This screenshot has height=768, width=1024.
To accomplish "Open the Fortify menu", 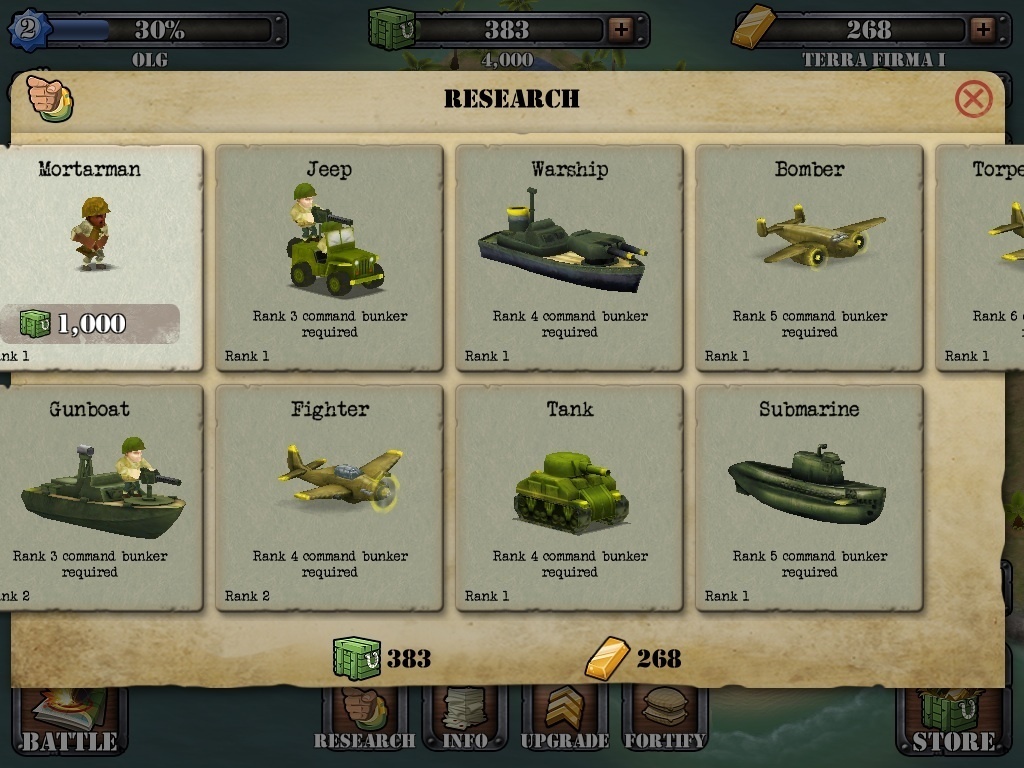I will click(x=665, y=722).
